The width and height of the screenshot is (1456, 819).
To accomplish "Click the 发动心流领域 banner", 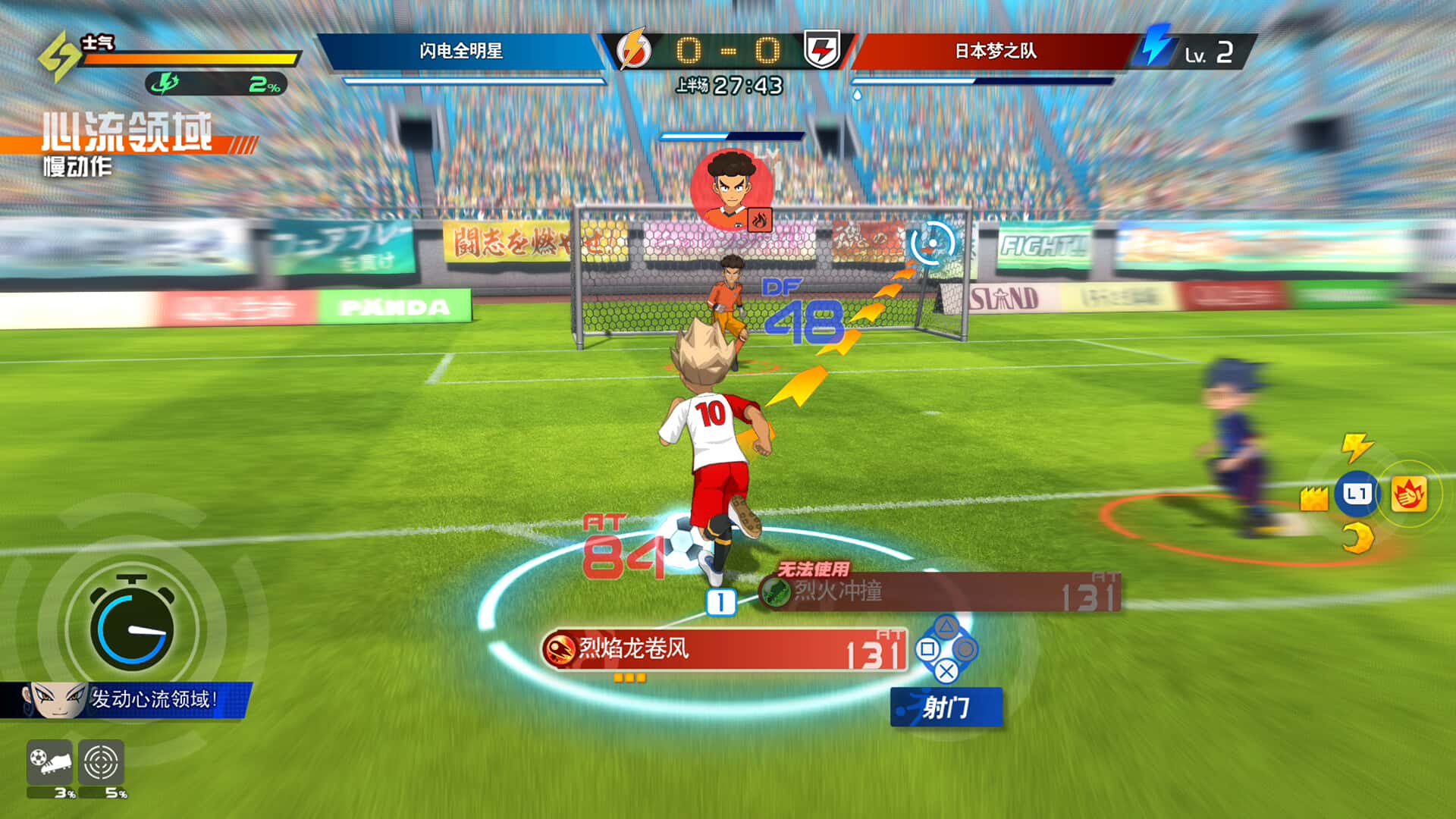I will 152,697.
